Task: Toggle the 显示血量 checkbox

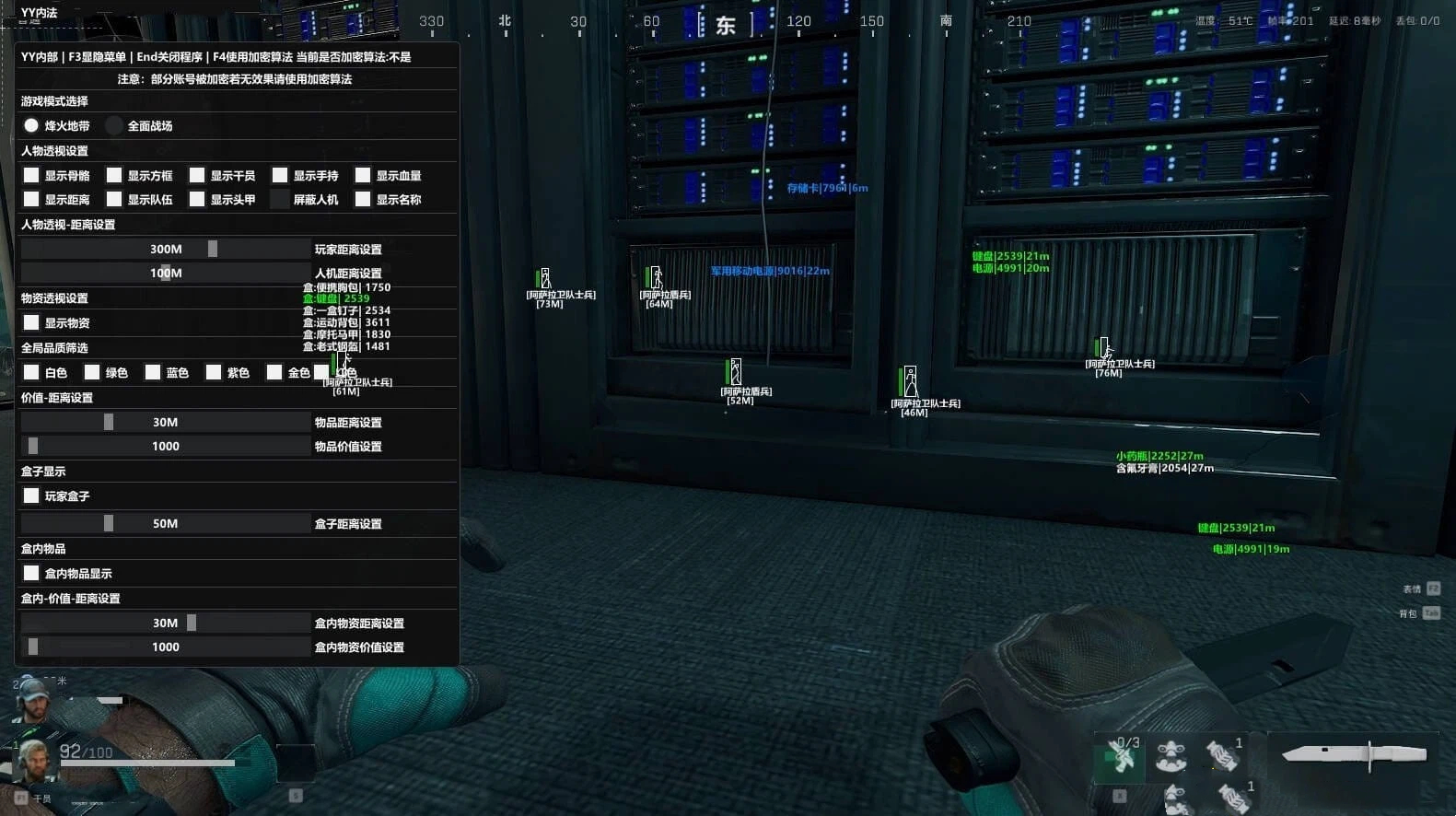Action: [363, 175]
